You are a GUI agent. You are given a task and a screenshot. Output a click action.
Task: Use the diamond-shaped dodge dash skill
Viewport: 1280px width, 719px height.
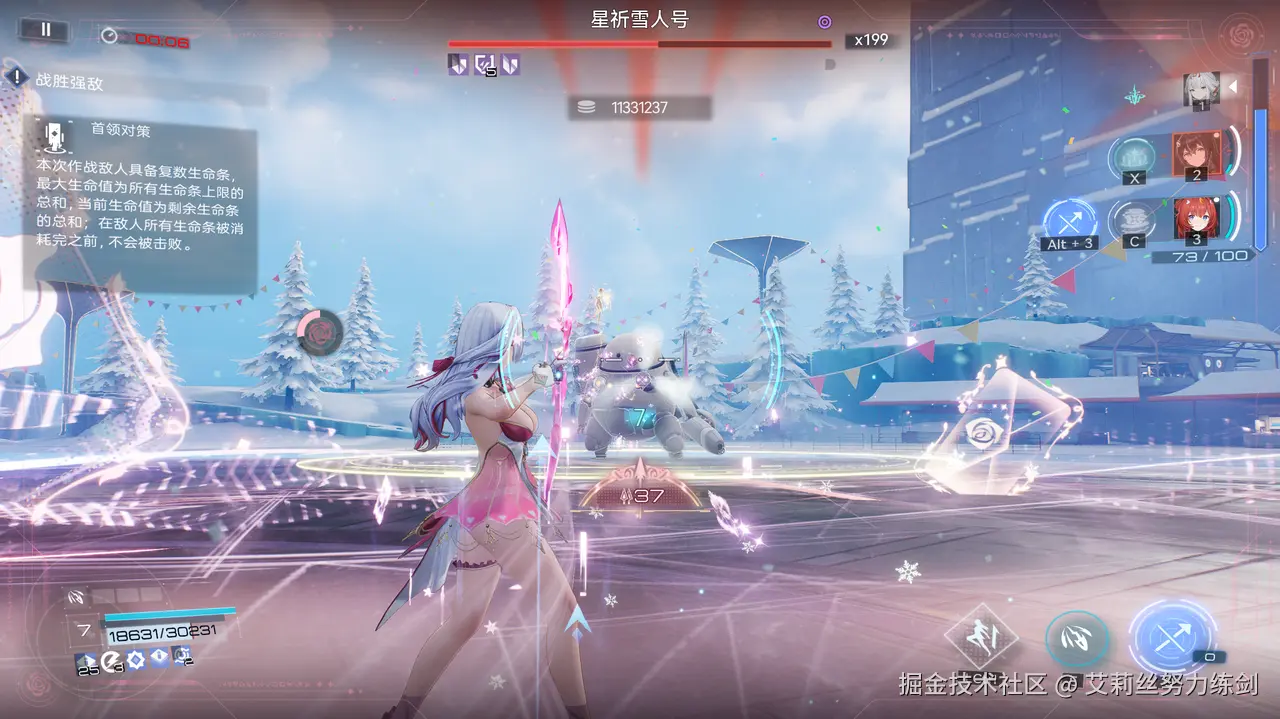pos(981,636)
